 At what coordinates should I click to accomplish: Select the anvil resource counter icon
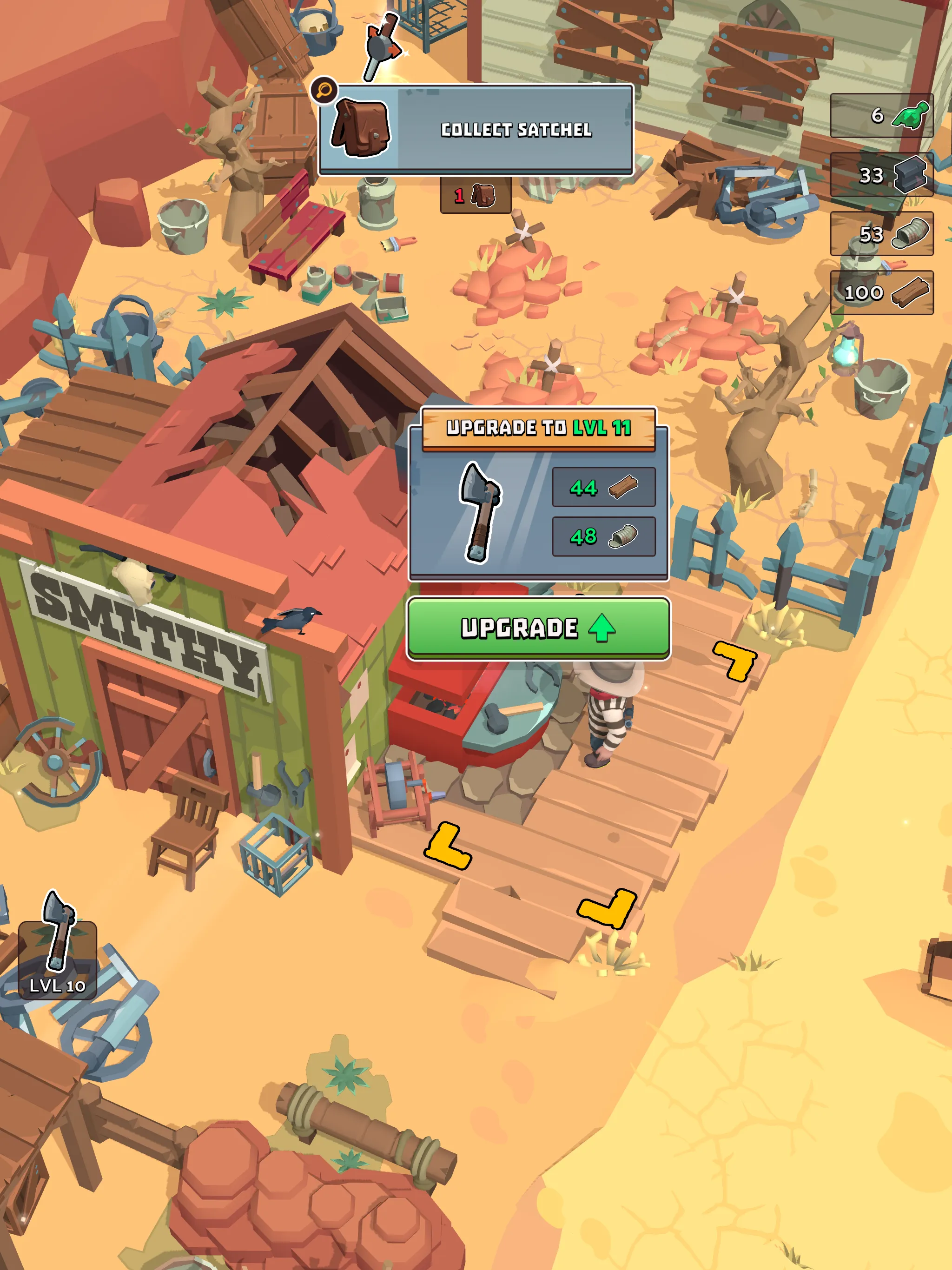pyautogui.click(x=911, y=176)
